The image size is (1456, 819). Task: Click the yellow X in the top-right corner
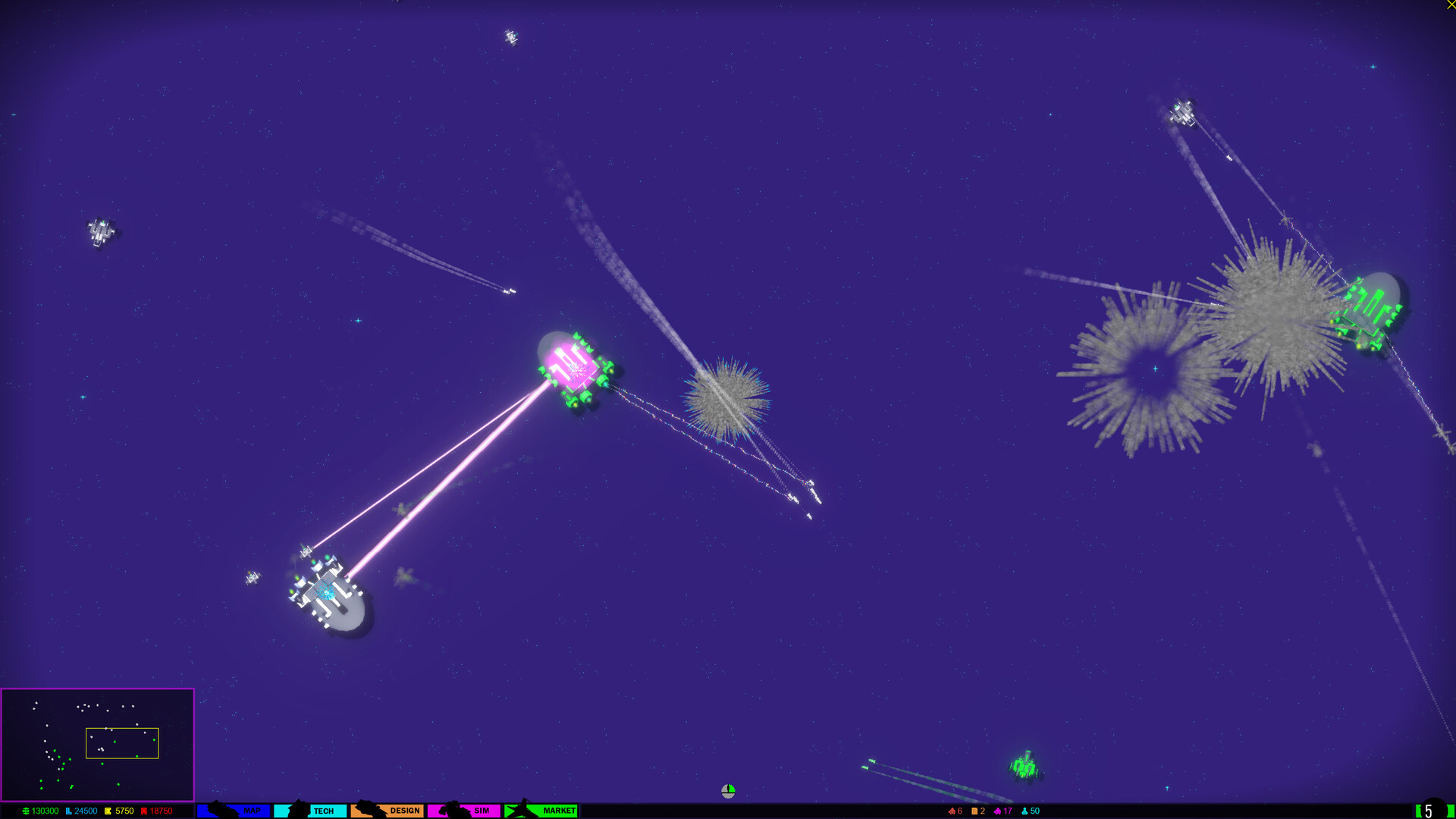click(x=1451, y=5)
